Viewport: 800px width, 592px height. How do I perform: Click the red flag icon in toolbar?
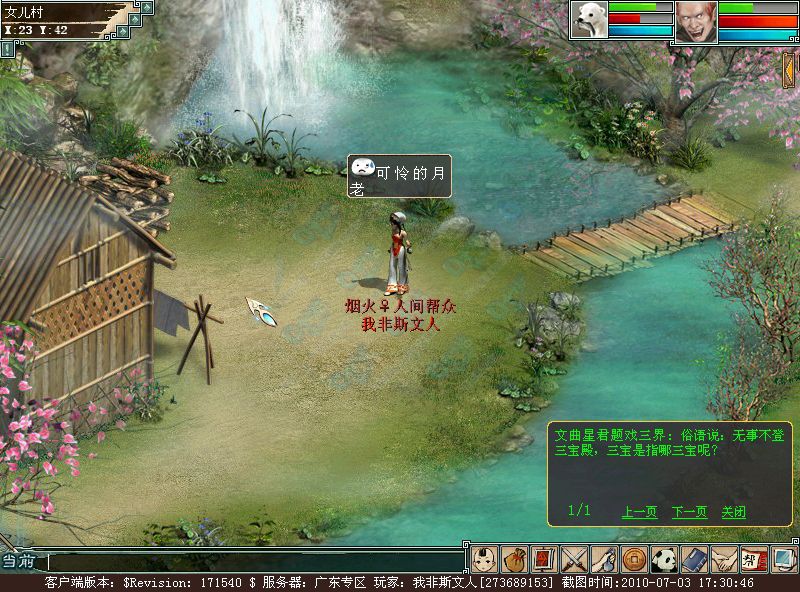[x=543, y=559]
